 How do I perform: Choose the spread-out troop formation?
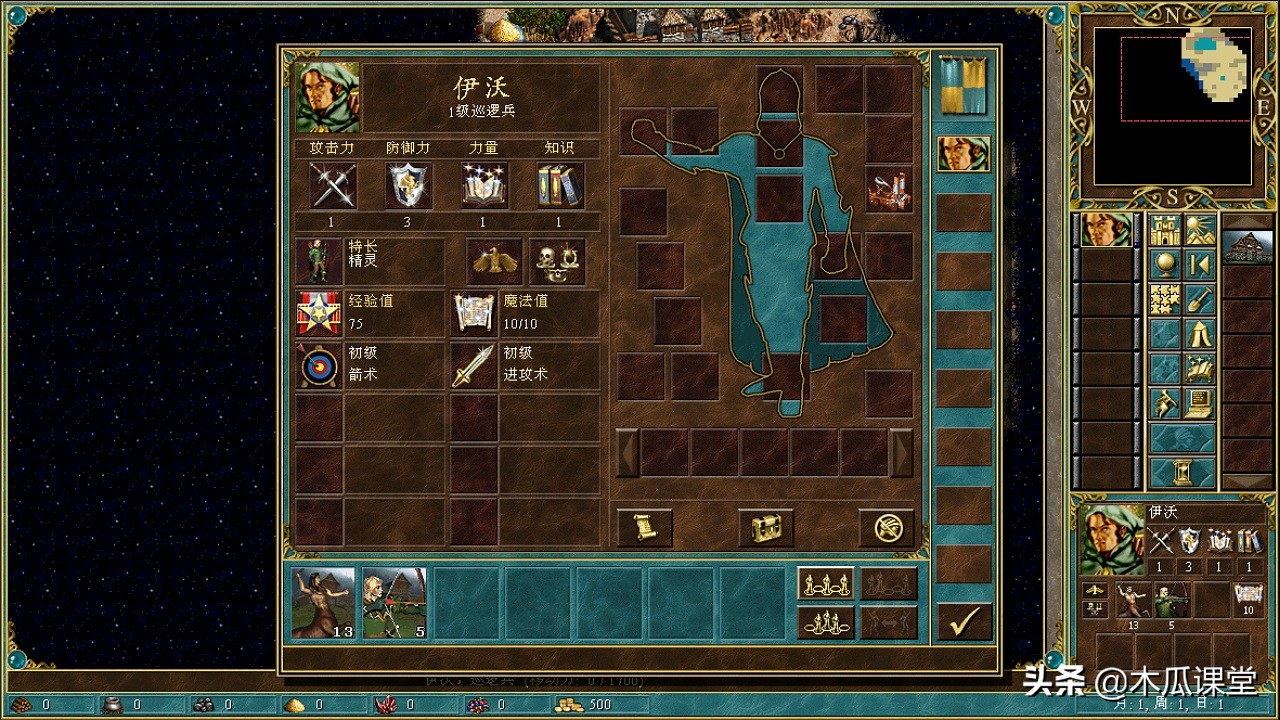tap(825, 583)
